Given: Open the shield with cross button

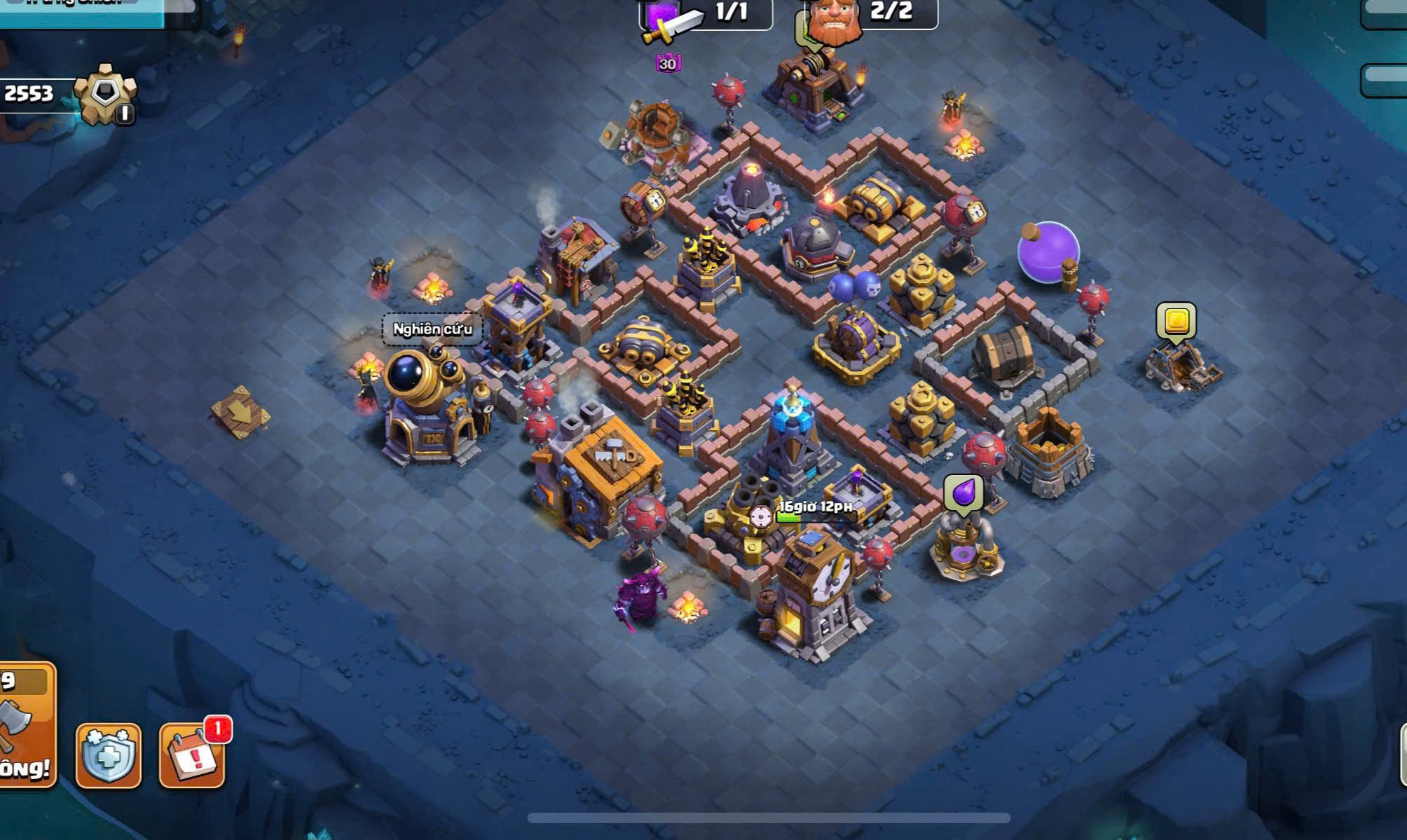Looking at the screenshot, I should click(108, 755).
